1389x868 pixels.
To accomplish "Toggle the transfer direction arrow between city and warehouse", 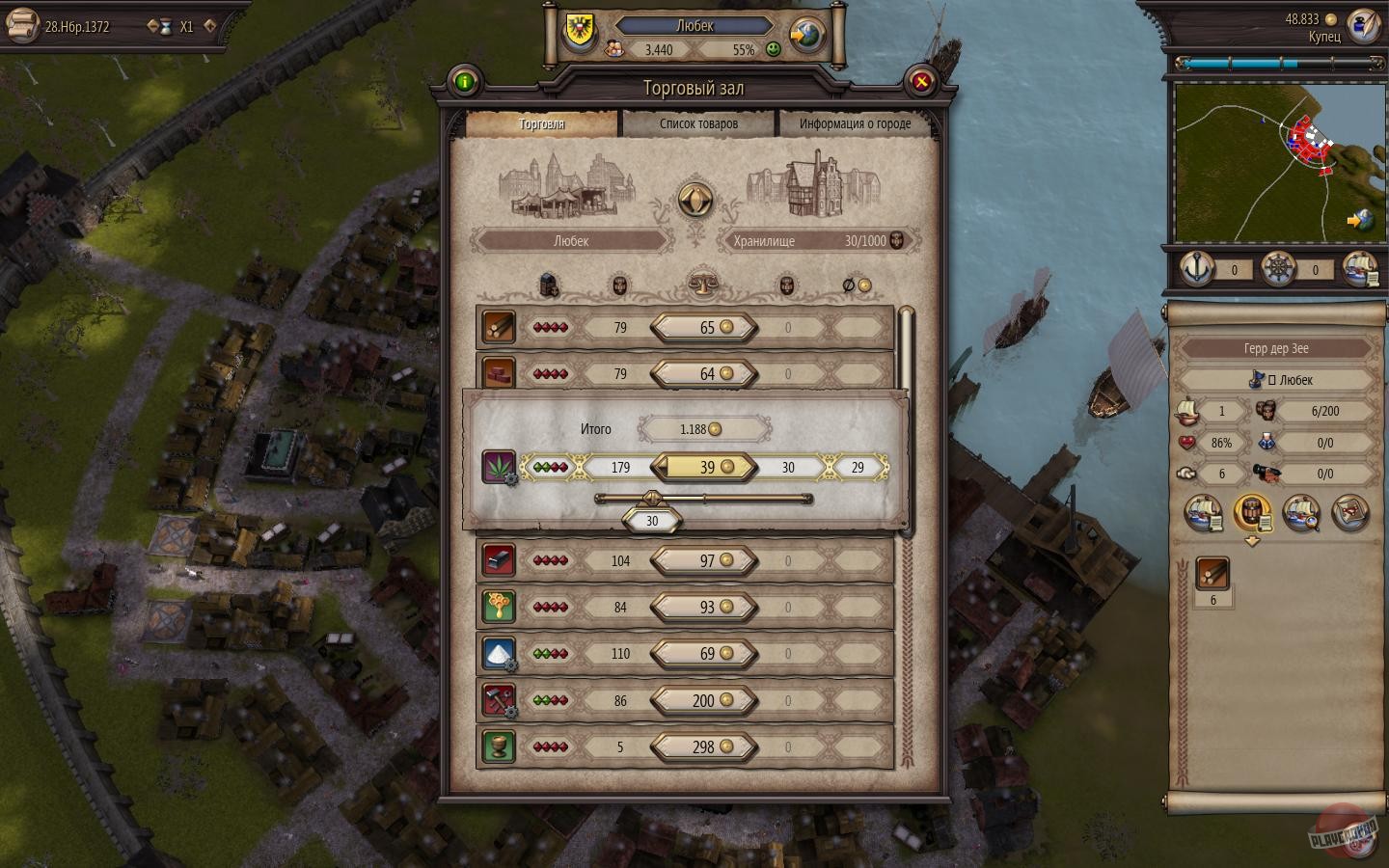I will coord(694,201).
